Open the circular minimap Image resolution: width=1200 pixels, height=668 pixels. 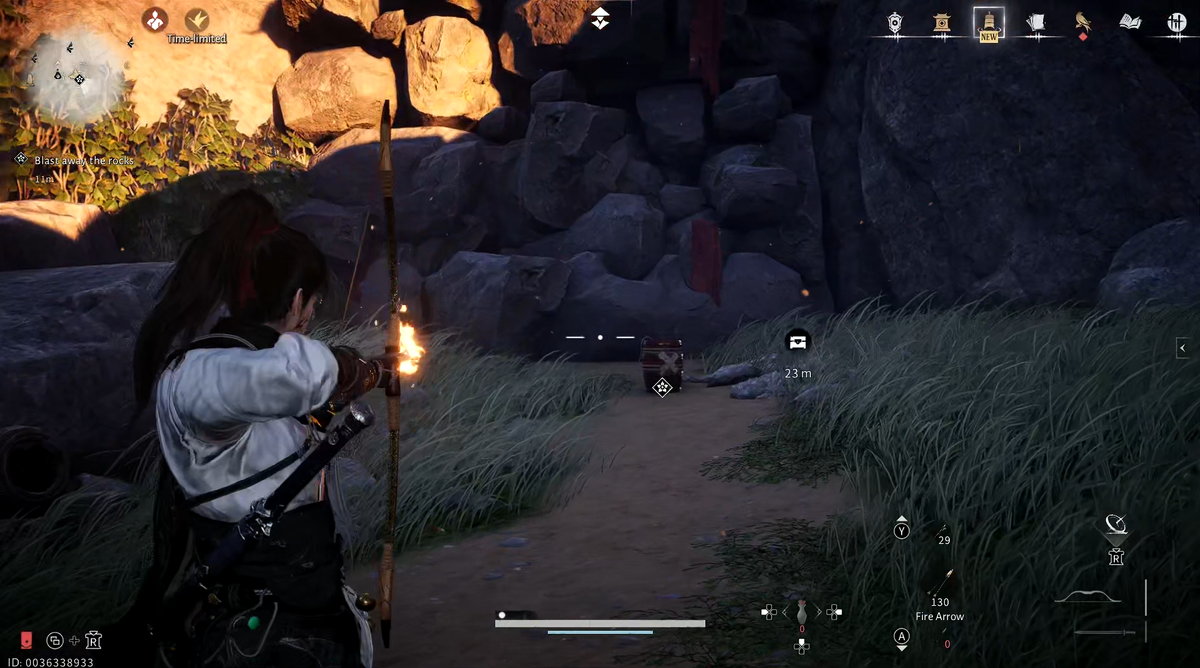click(74, 75)
